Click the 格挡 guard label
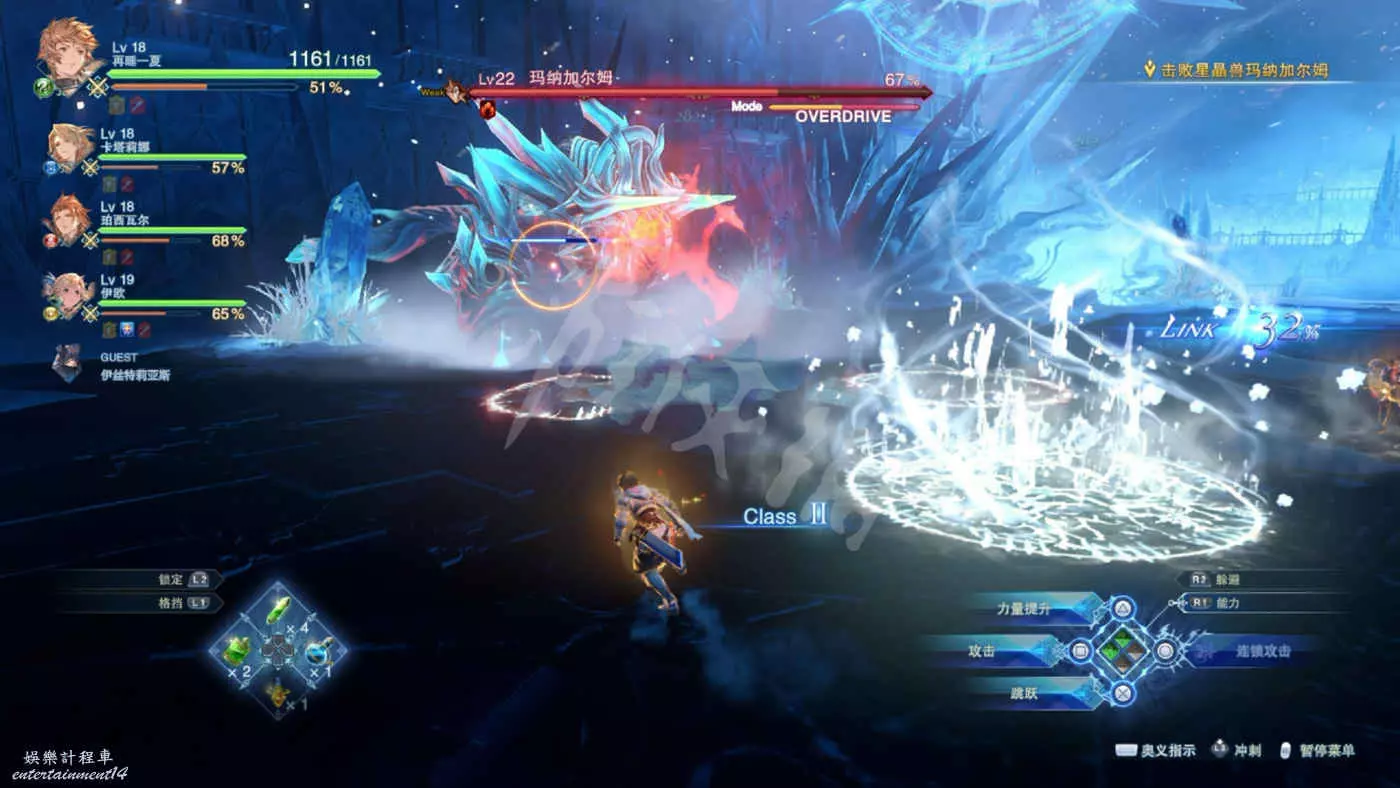Viewport: 1400px width, 788px height. (x=172, y=603)
